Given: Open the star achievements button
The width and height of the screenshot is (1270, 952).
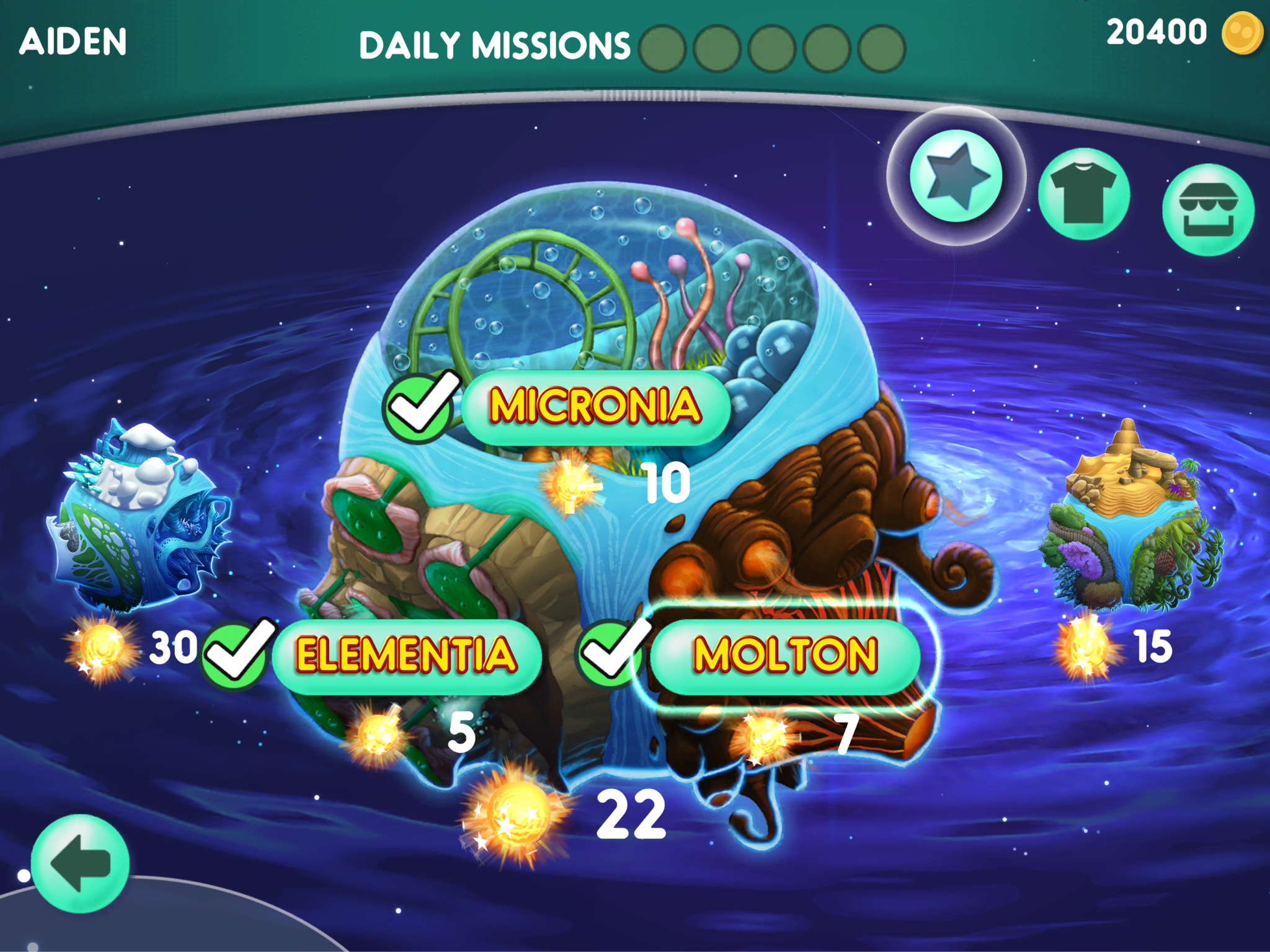Looking at the screenshot, I should (x=956, y=176).
